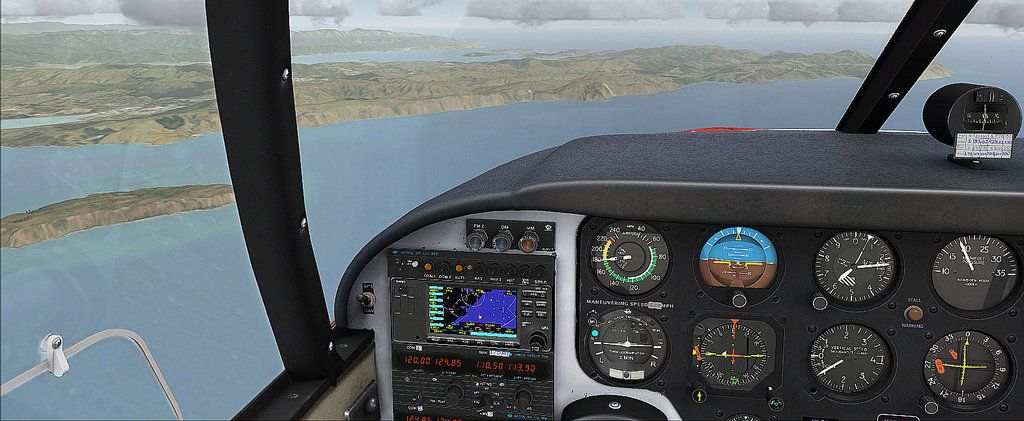Flip the toggle switch left of the radio stack
The image size is (1024, 421).
point(366,297)
